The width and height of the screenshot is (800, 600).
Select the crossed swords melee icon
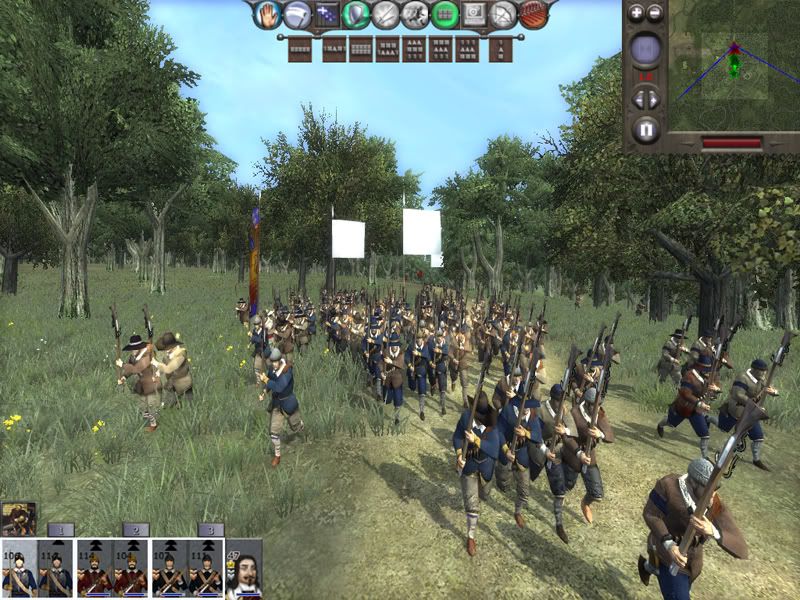coord(385,14)
